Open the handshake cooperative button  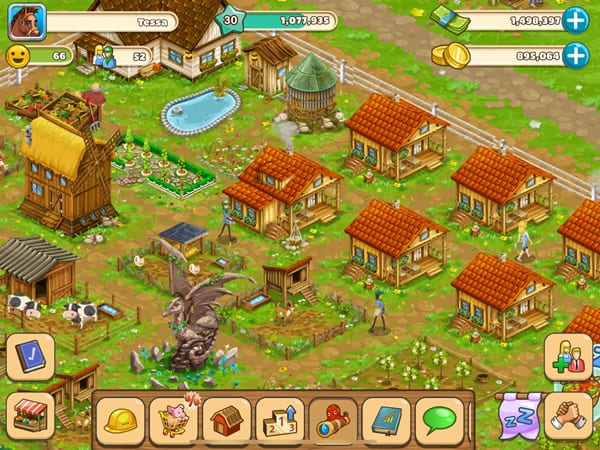coord(568,414)
